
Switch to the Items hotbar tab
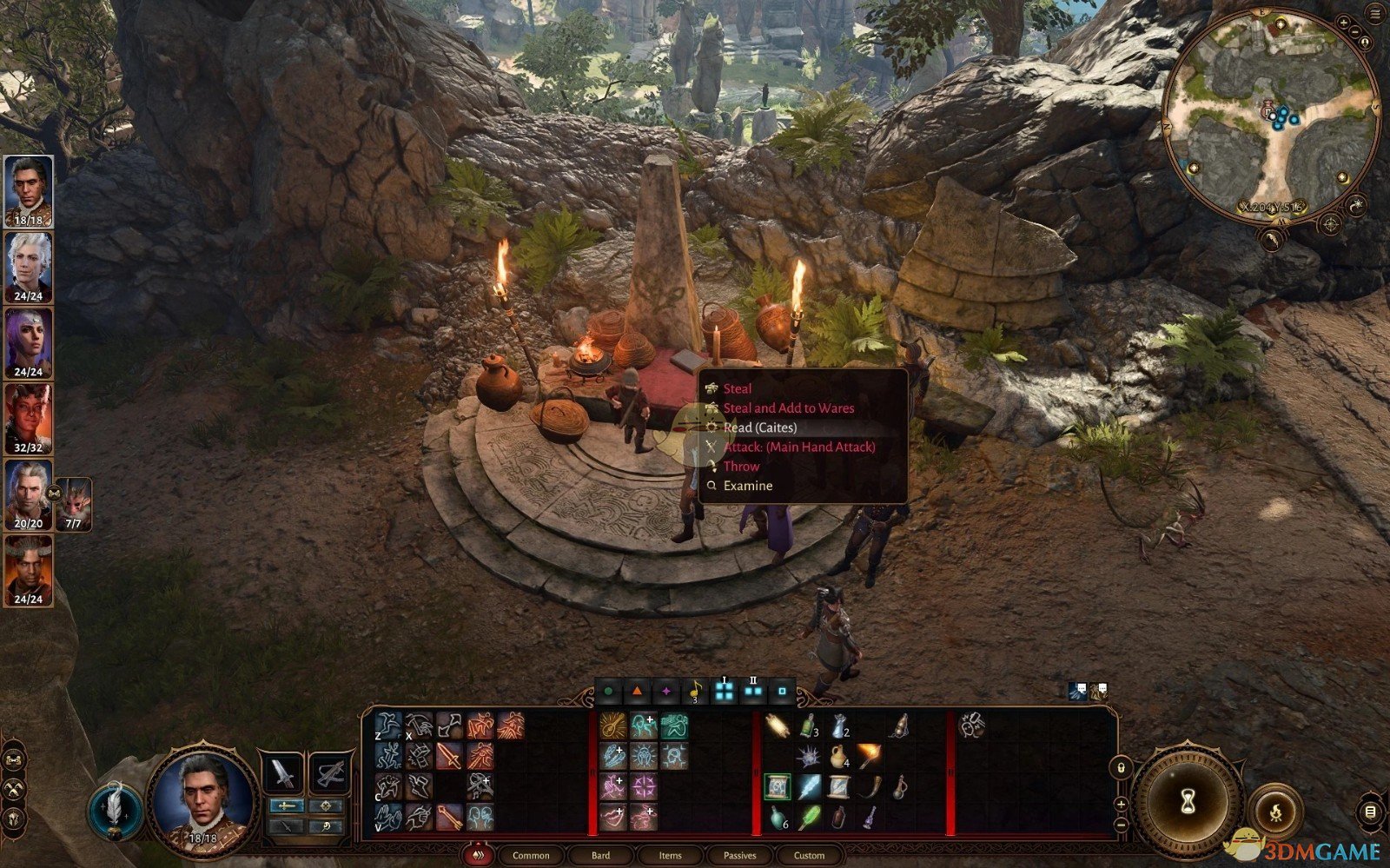[x=670, y=856]
